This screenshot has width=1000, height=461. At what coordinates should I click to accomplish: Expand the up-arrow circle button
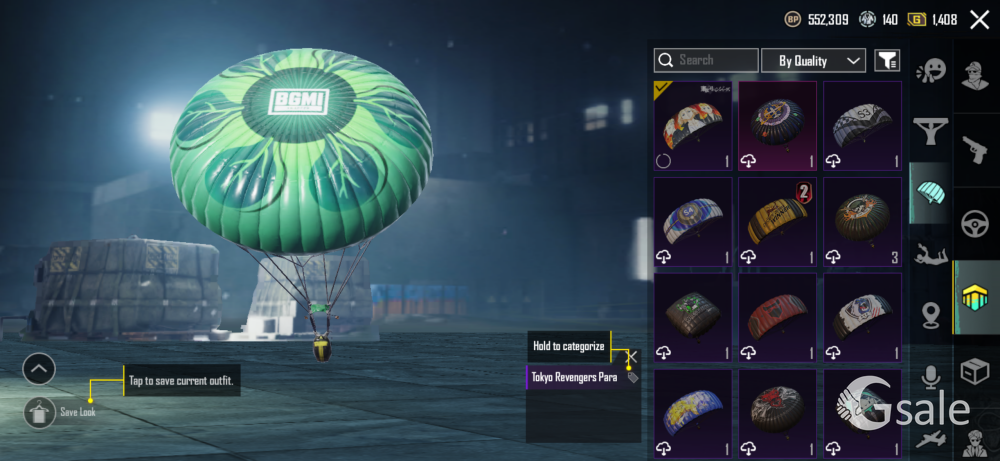38,369
